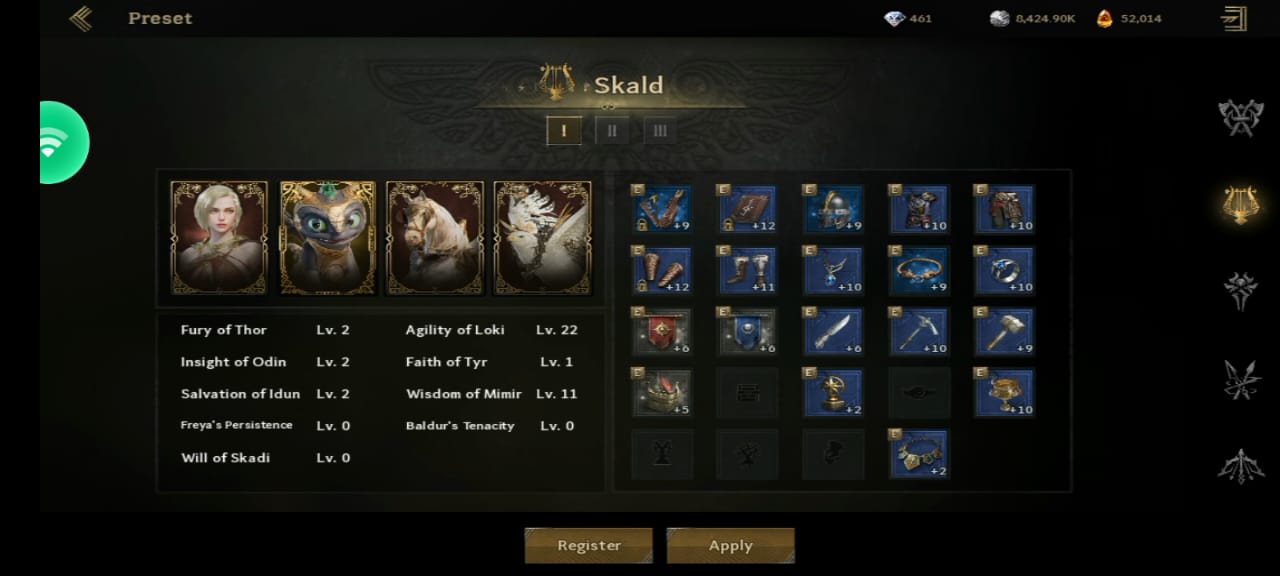
Task: Open the menu icon at top right
Action: [x=1234, y=18]
